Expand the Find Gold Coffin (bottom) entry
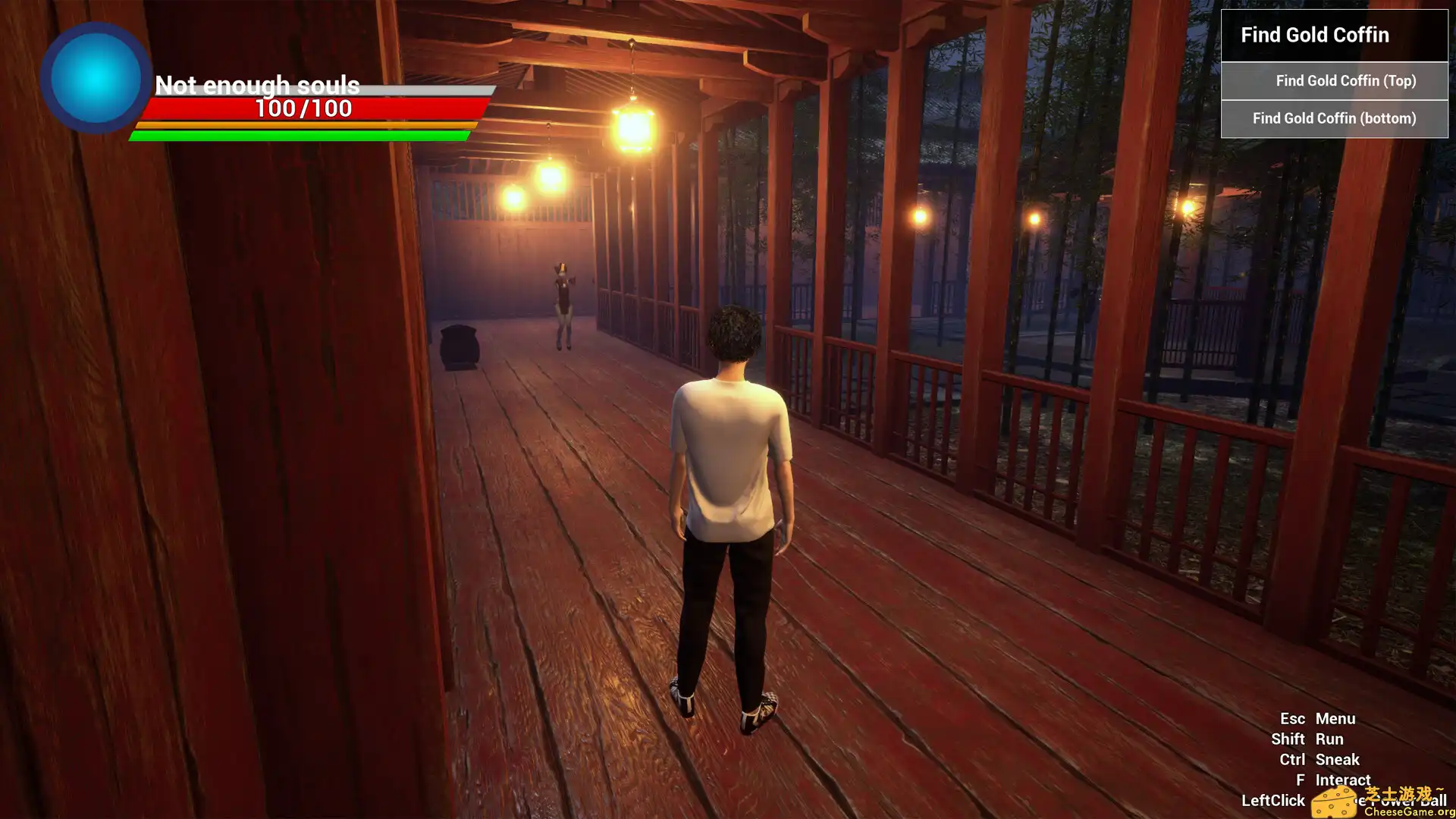The height and width of the screenshot is (819, 1456). pyautogui.click(x=1335, y=118)
